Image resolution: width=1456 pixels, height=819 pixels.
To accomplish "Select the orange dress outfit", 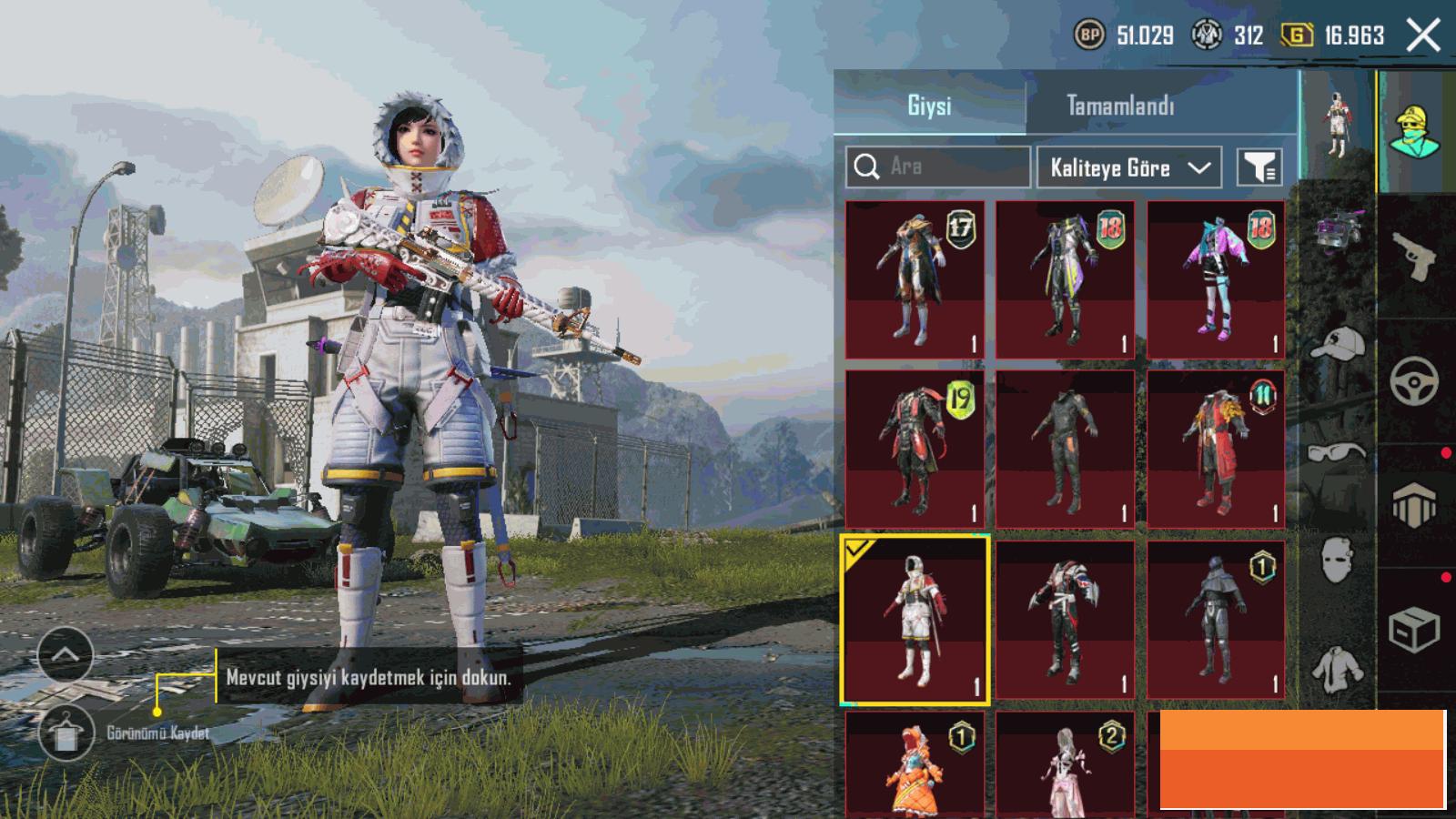I will (915, 766).
